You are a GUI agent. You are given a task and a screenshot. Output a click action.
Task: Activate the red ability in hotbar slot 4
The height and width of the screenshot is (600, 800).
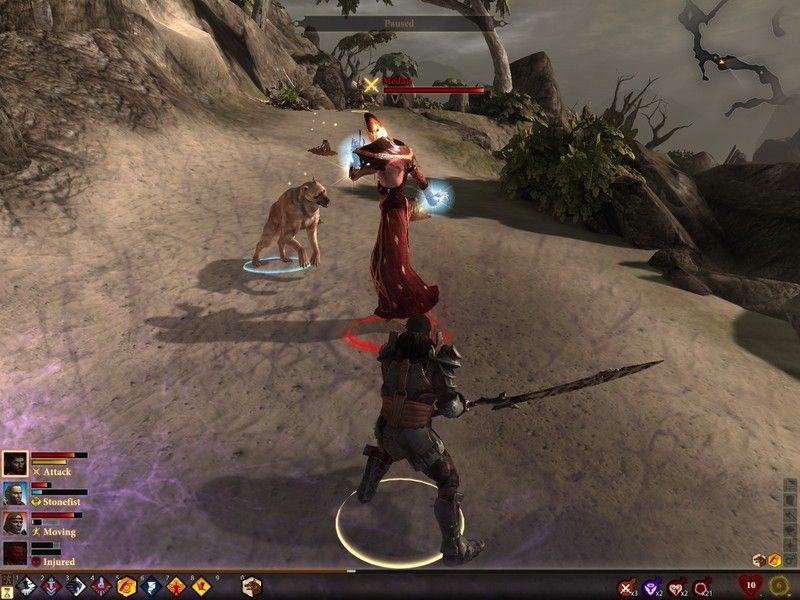(x=101, y=586)
